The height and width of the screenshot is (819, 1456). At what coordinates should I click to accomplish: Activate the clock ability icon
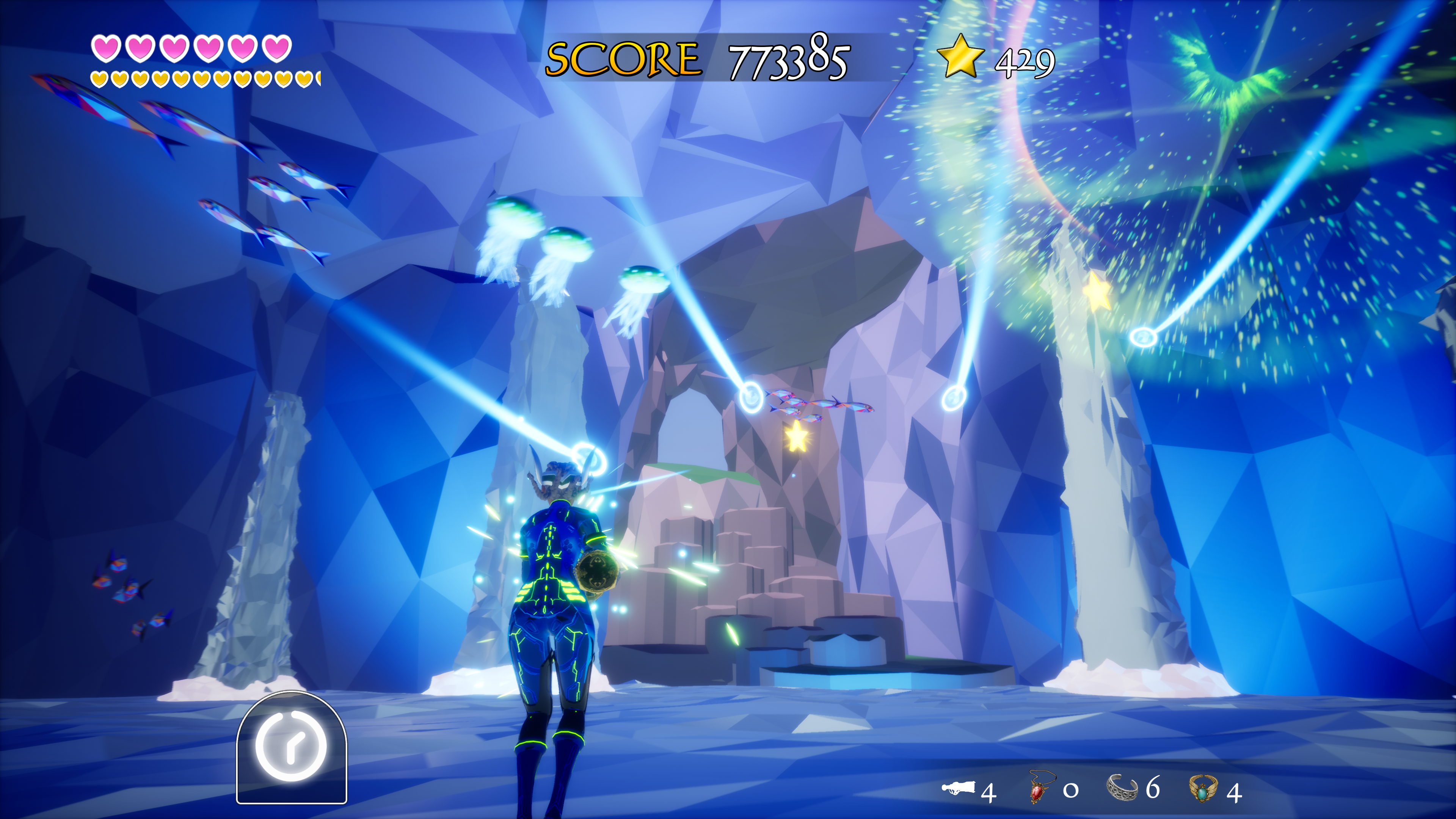click(x=291, y=745)
